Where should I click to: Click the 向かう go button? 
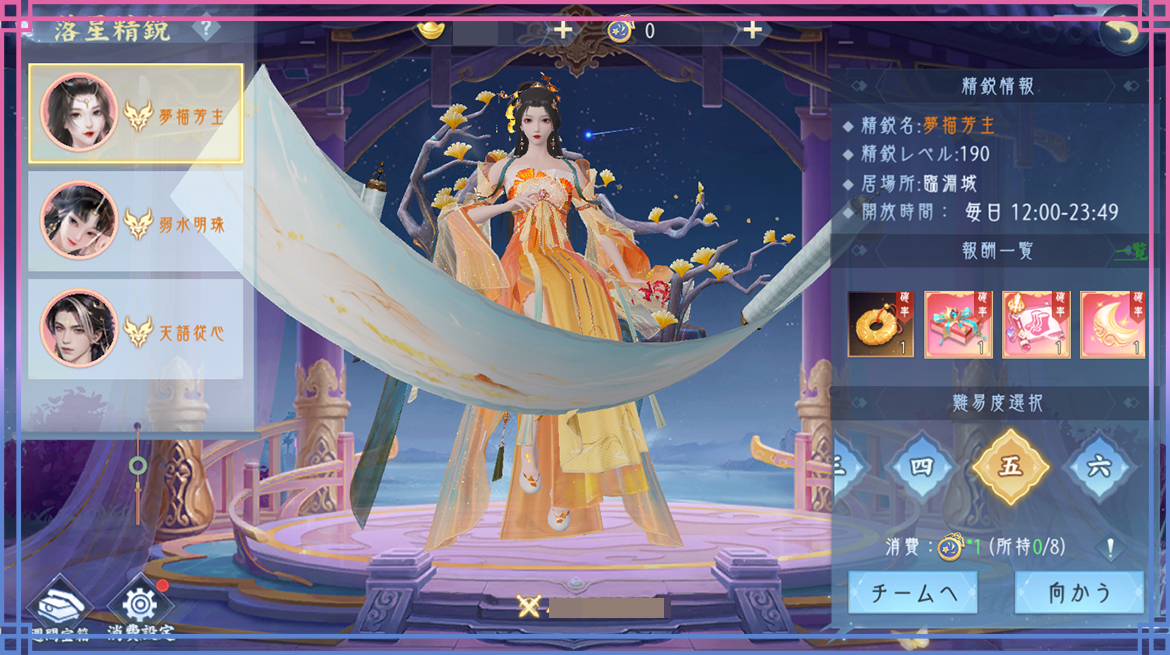click(1079, 593)
